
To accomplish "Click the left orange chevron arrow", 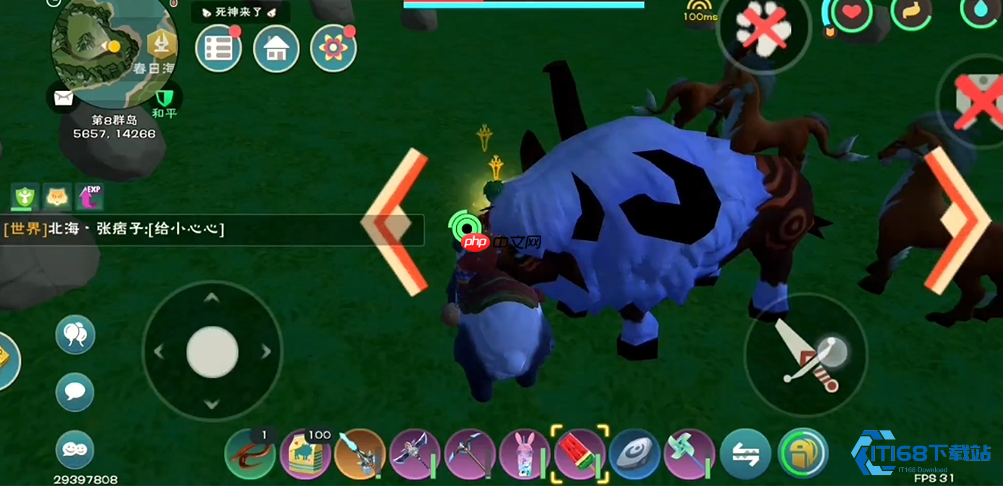I will pyautogui.click(x=395, y=222).
